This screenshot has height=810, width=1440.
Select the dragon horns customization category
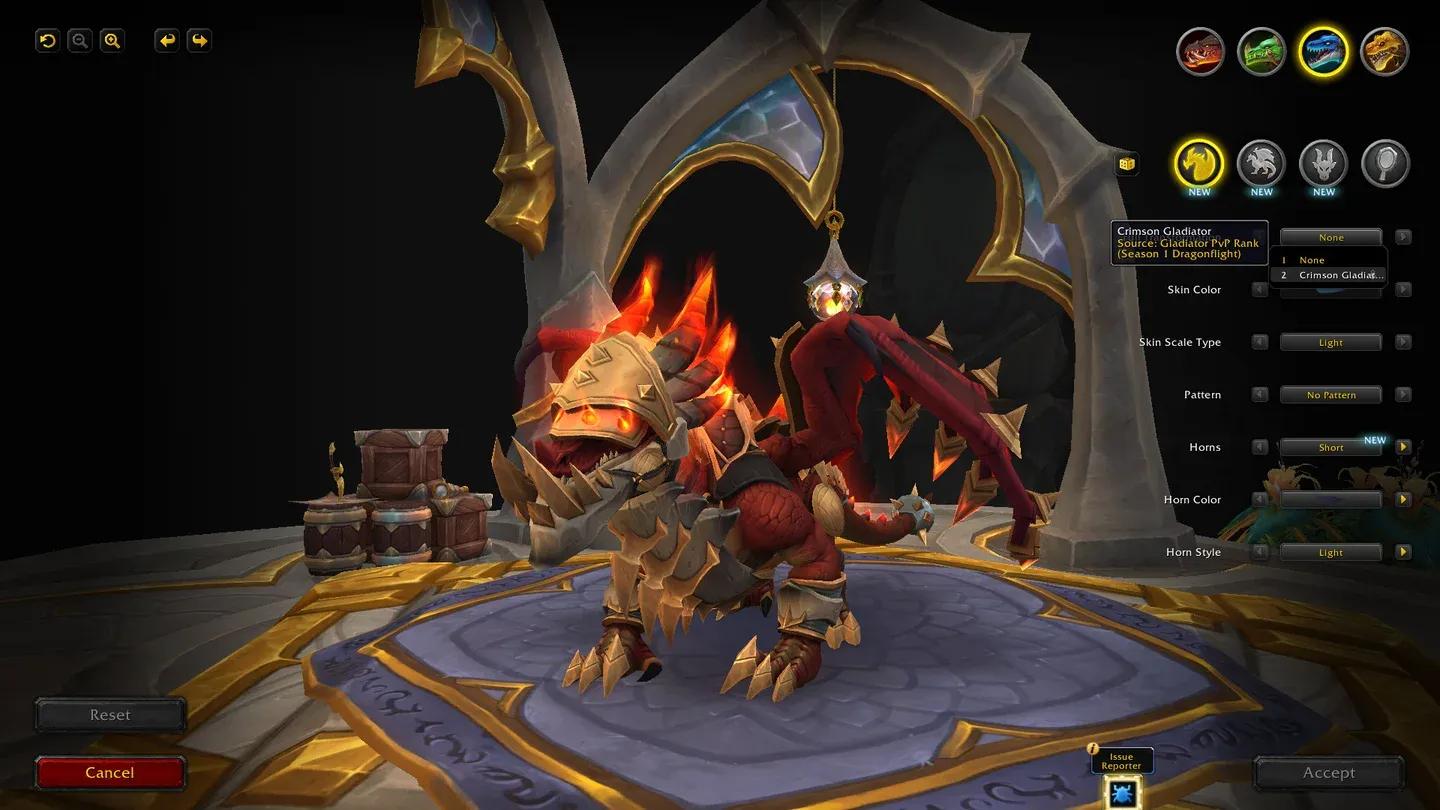pyautogui.click(x=1323, y=162)
